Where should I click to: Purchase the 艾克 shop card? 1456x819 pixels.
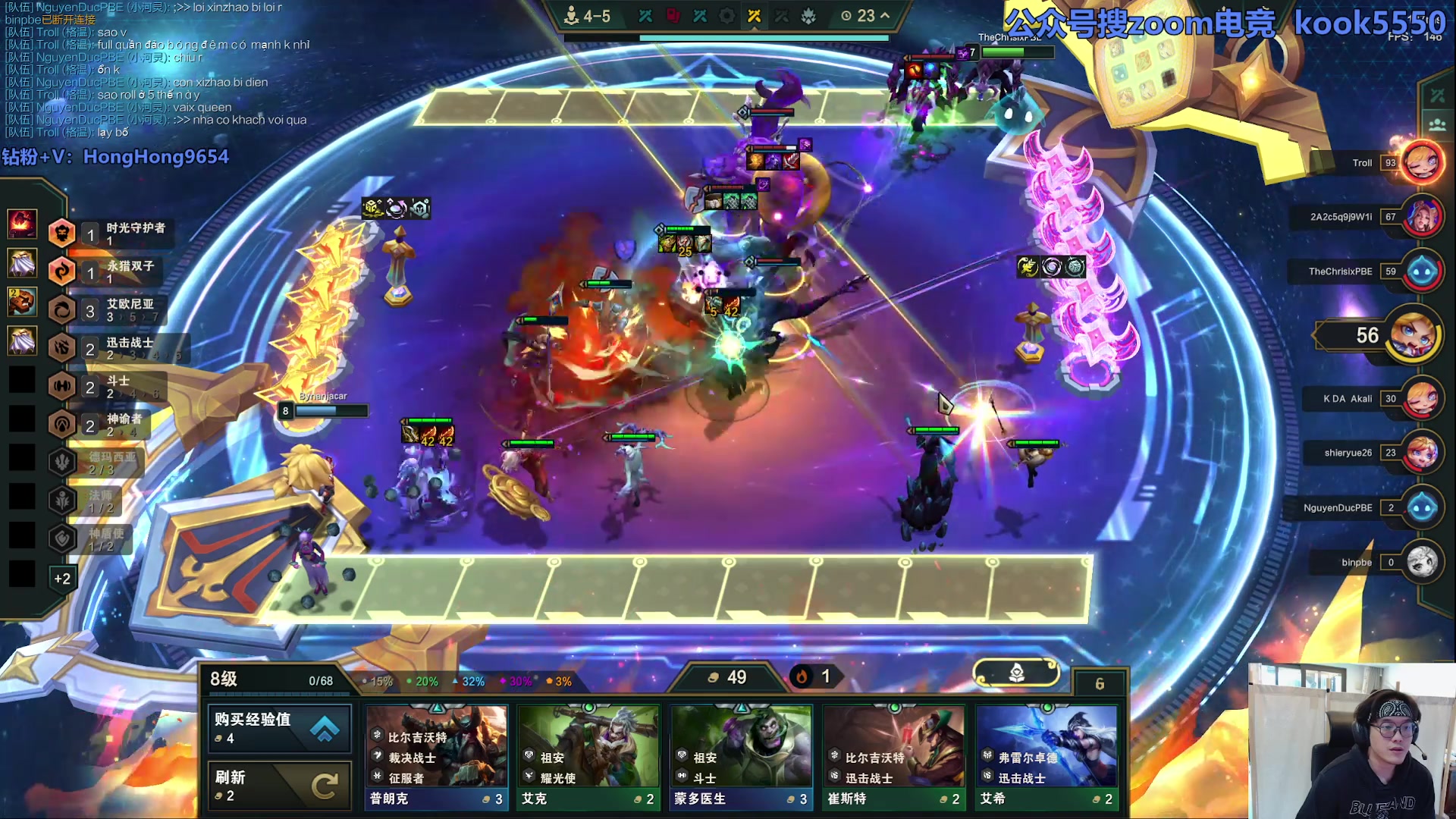[588, 757]
